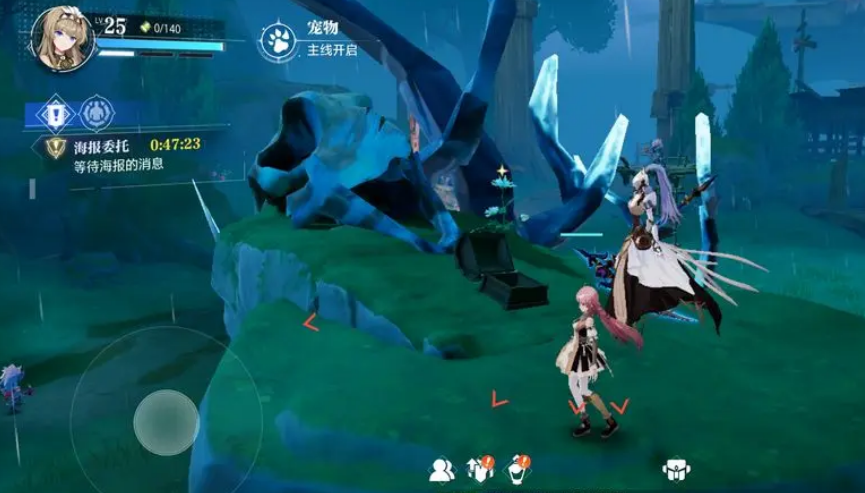Open the upgrade arrow icon with alert
The image size is (865, 493).
[x=479, y=468]
